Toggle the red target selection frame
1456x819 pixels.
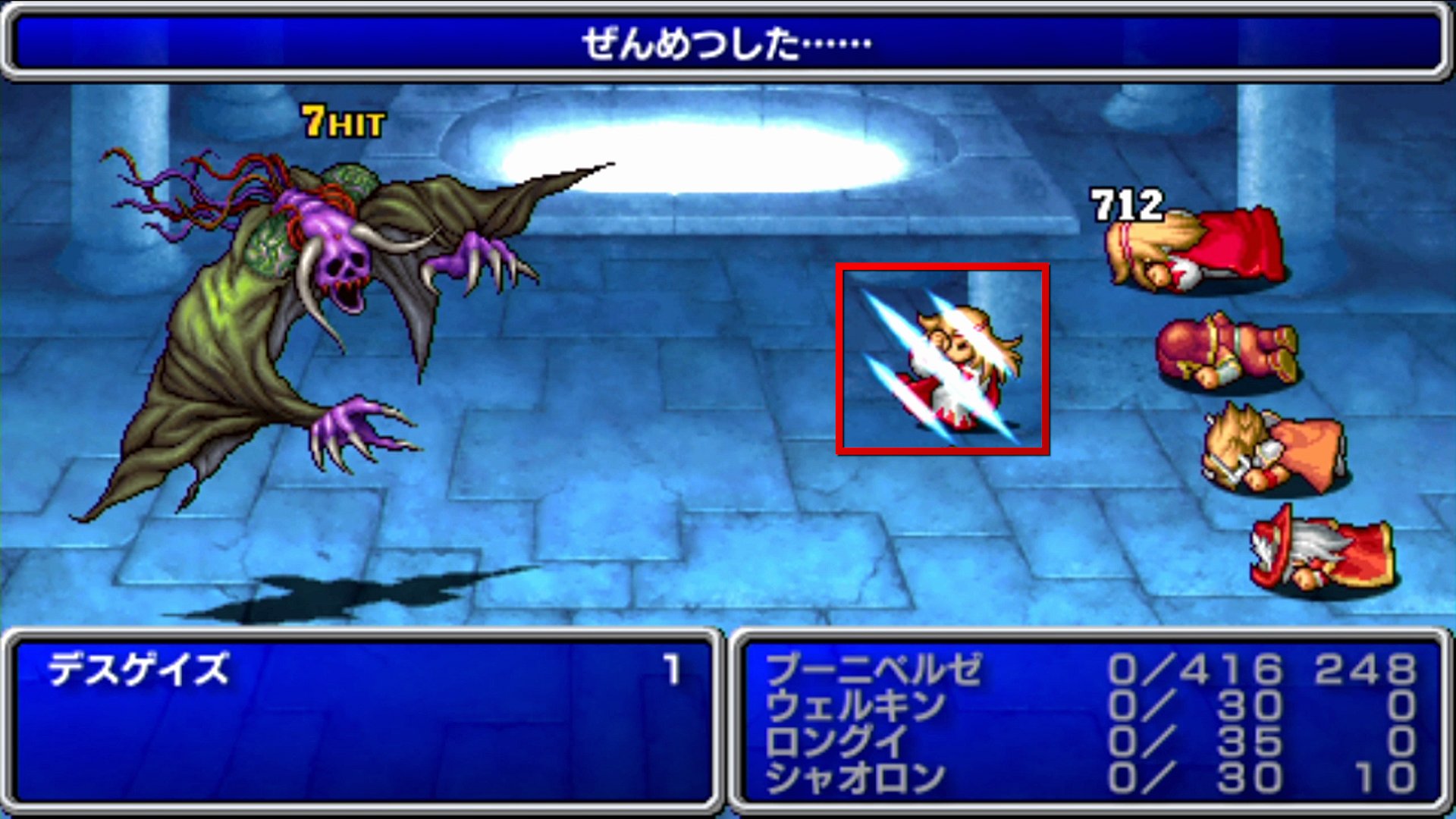coord(944,360)
